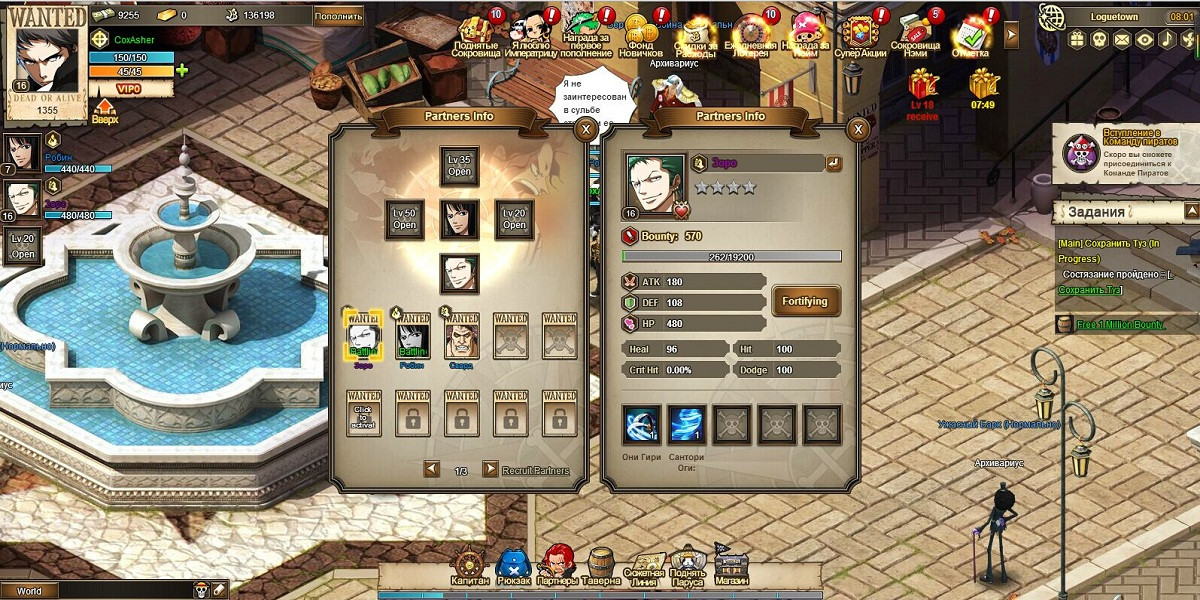
Task: Open the Капитан ship wheel menu
Action: 469,566
